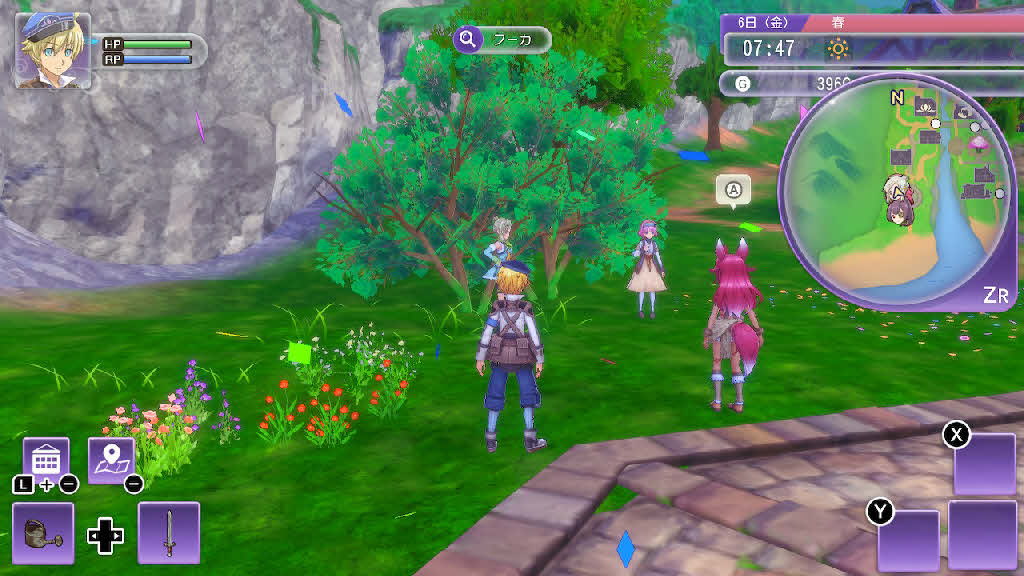The width and height of the screenshot is (1024, 576).
Task: Select the フーカ target search label
Action: [x=502, y=40]
